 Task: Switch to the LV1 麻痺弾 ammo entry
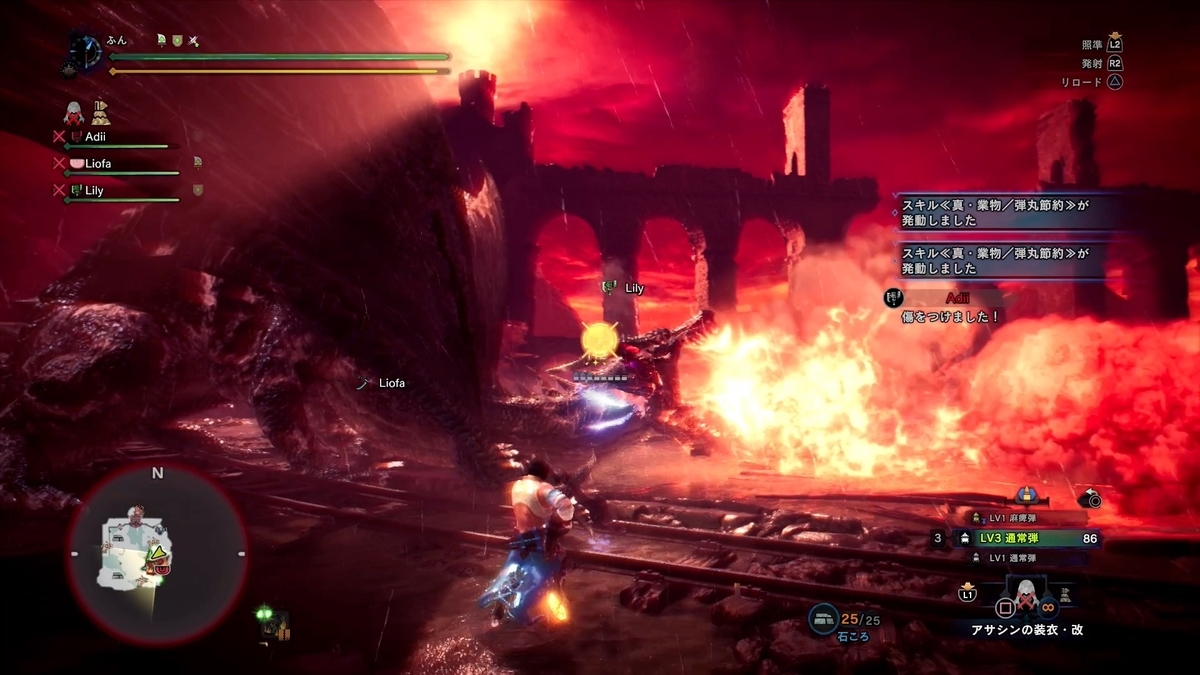[x=1022, y=518]
